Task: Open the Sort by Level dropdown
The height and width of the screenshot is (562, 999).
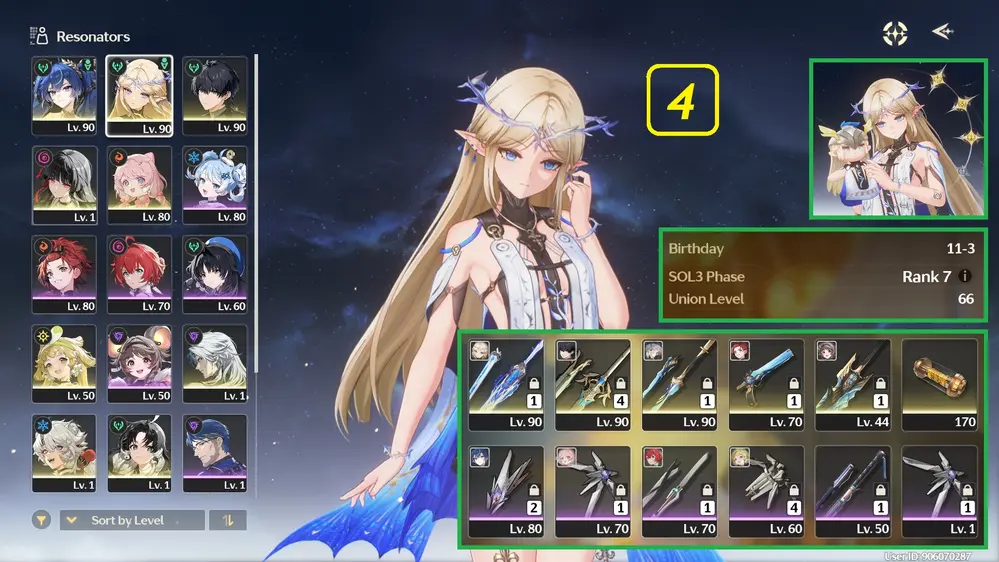Action: (132, 520)
